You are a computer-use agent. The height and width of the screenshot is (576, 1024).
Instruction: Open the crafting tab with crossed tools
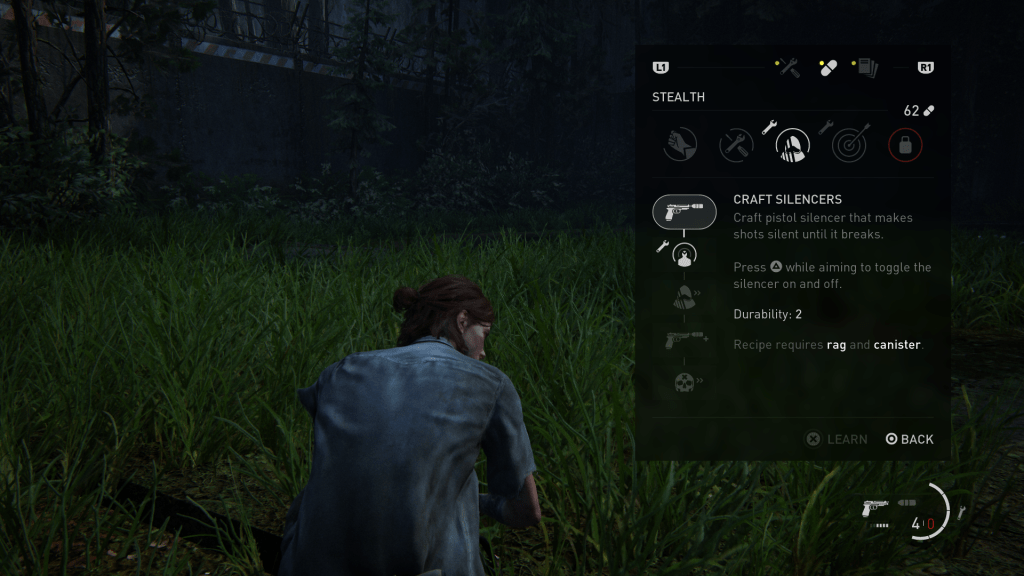pyautogui.click(x=788, y=68)
